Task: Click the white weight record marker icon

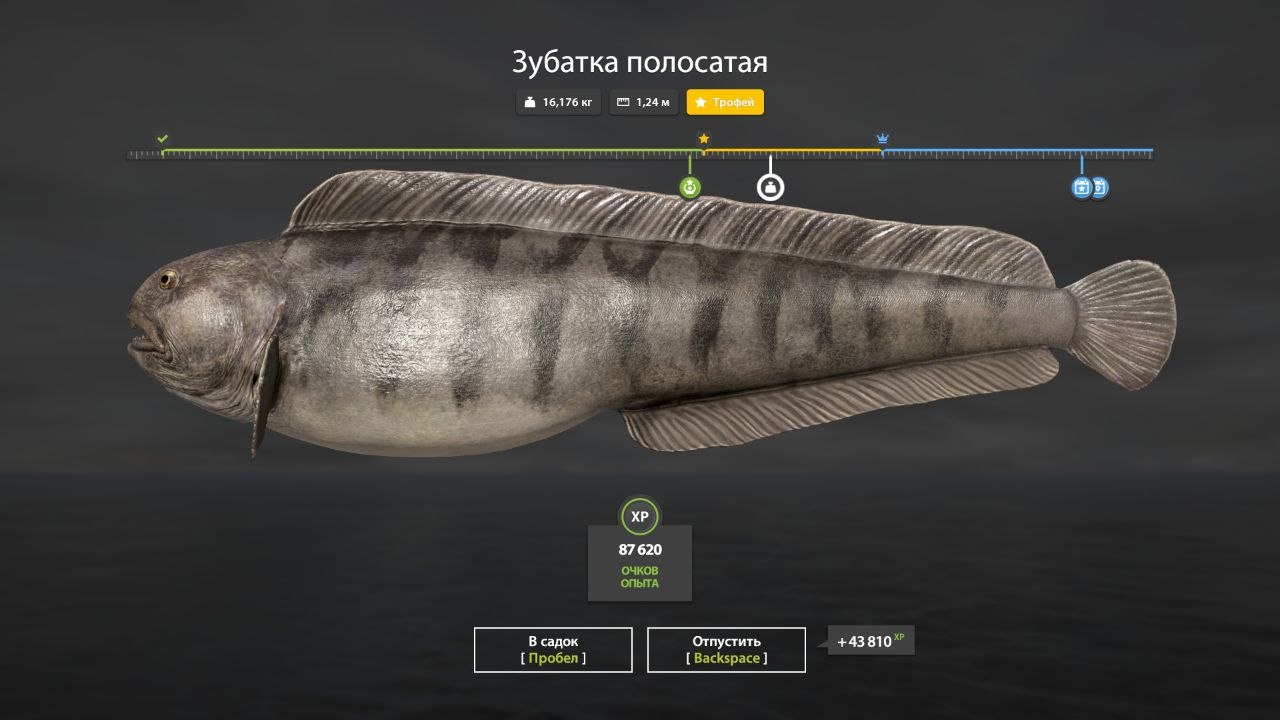Action: [x=770, y=186]
